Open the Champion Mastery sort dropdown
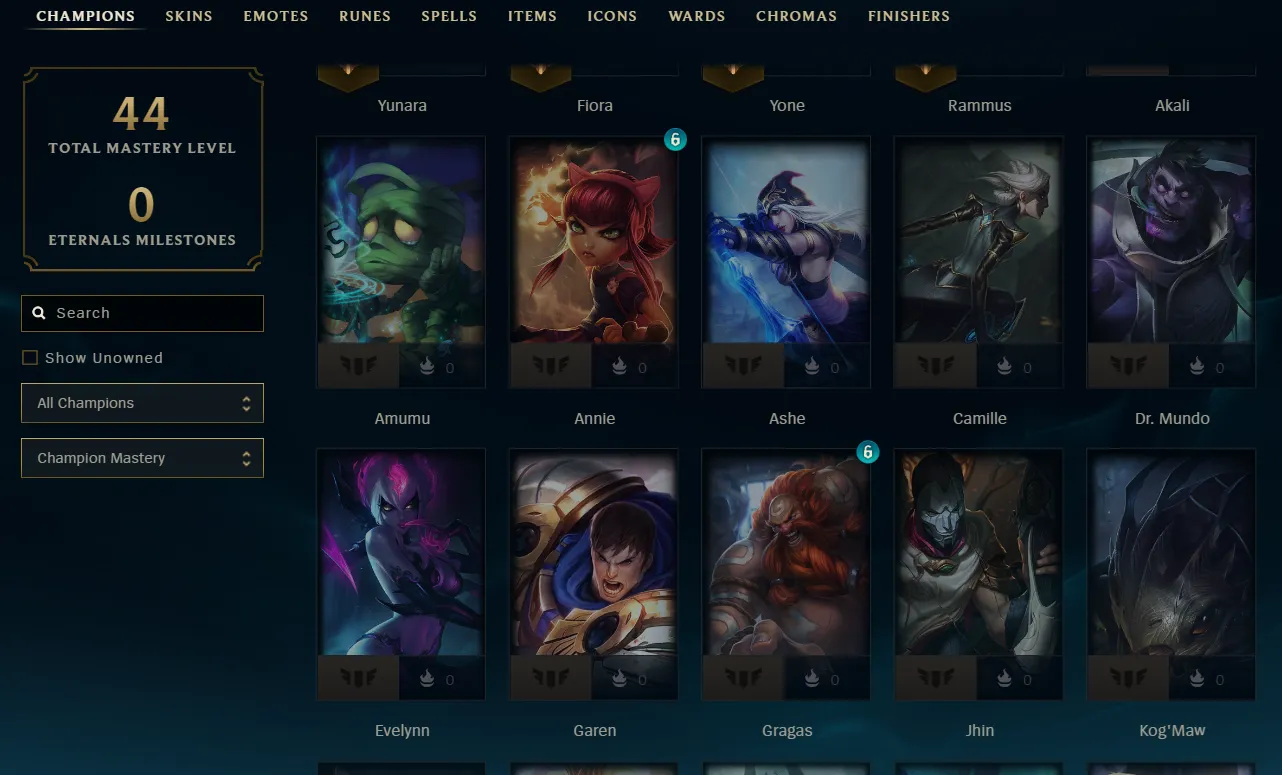 coord(142,458)
